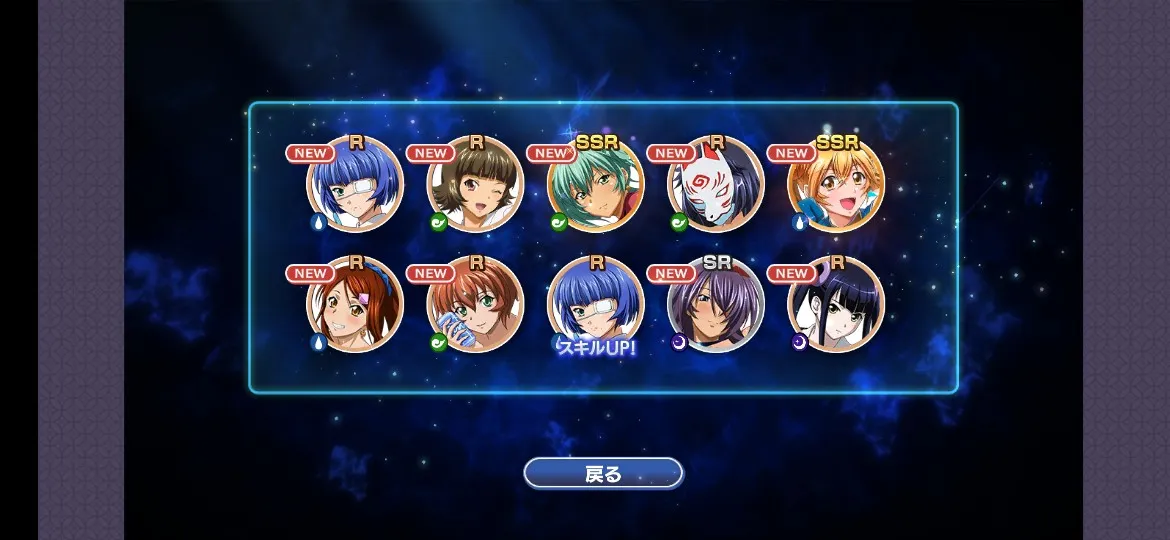The height and width of the screenshot is (540, 1170).
Task: Pick the girl with purple hair clip
Action: click(x=355, y=305)
